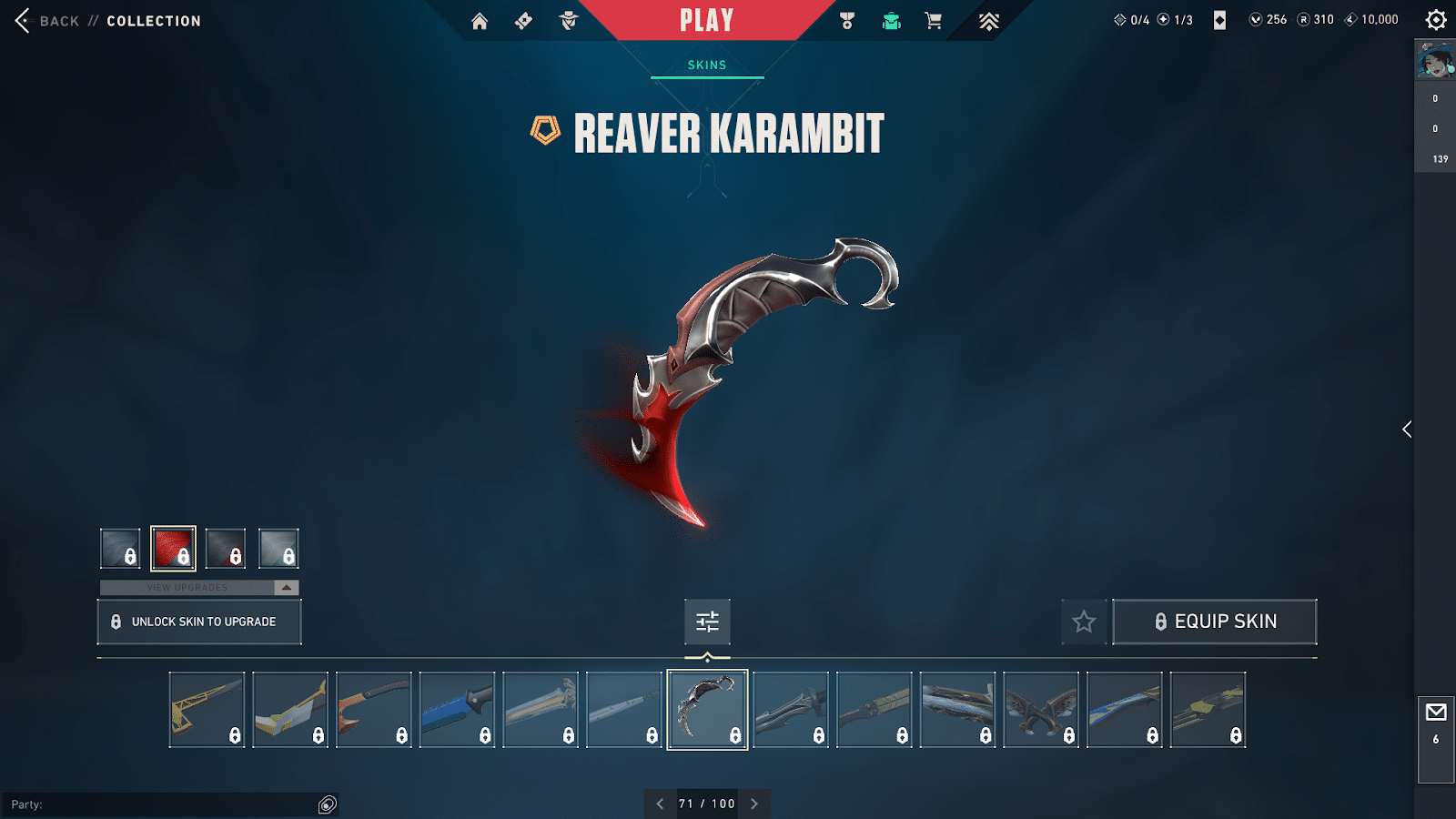Go to next skins page
1456x819 pixels.
754,804
